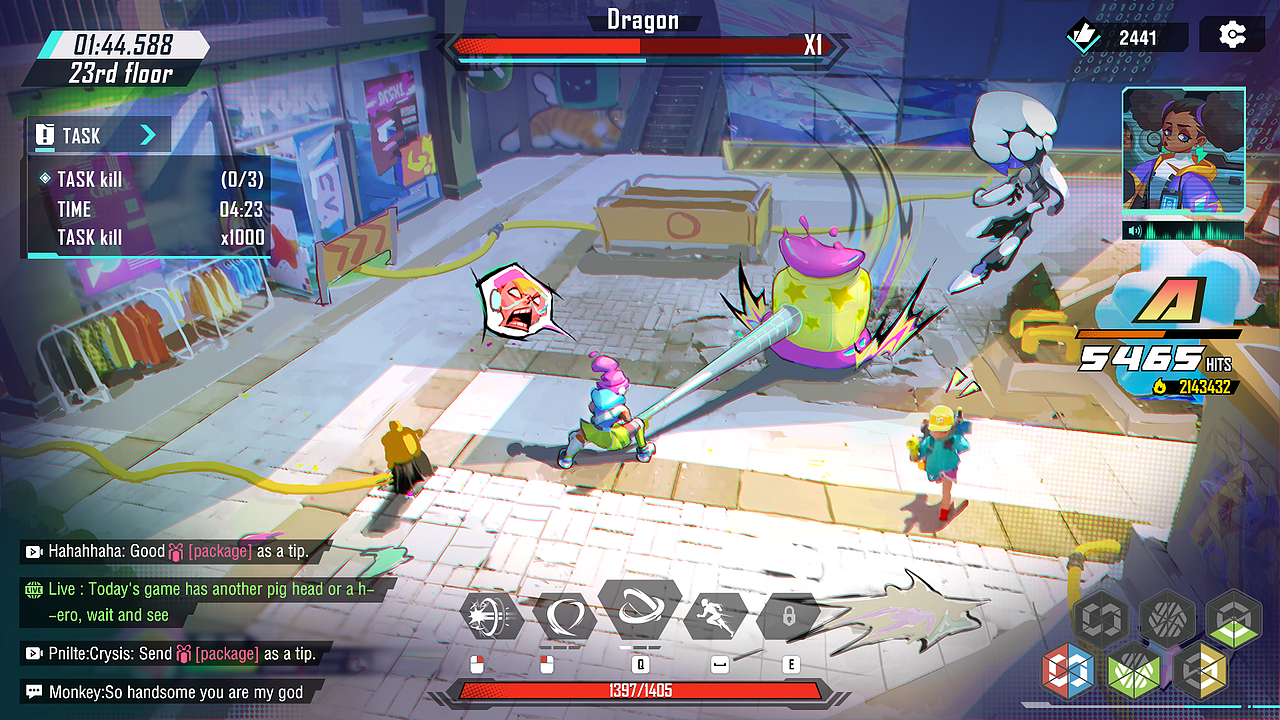Open Hahahhaha's package tip chat message
1280x720 pixels.
pyautogui.click(x=166, y=551)
